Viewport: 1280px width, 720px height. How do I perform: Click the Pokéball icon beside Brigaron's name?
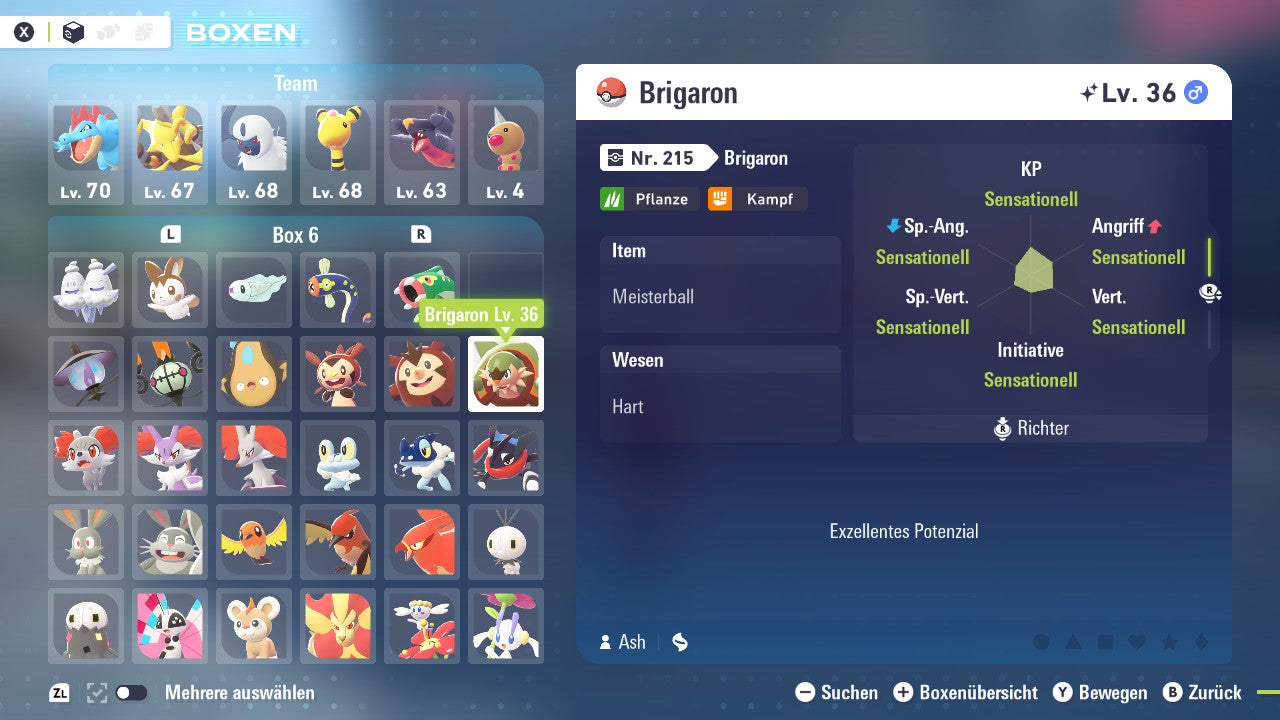click(613, 92)
